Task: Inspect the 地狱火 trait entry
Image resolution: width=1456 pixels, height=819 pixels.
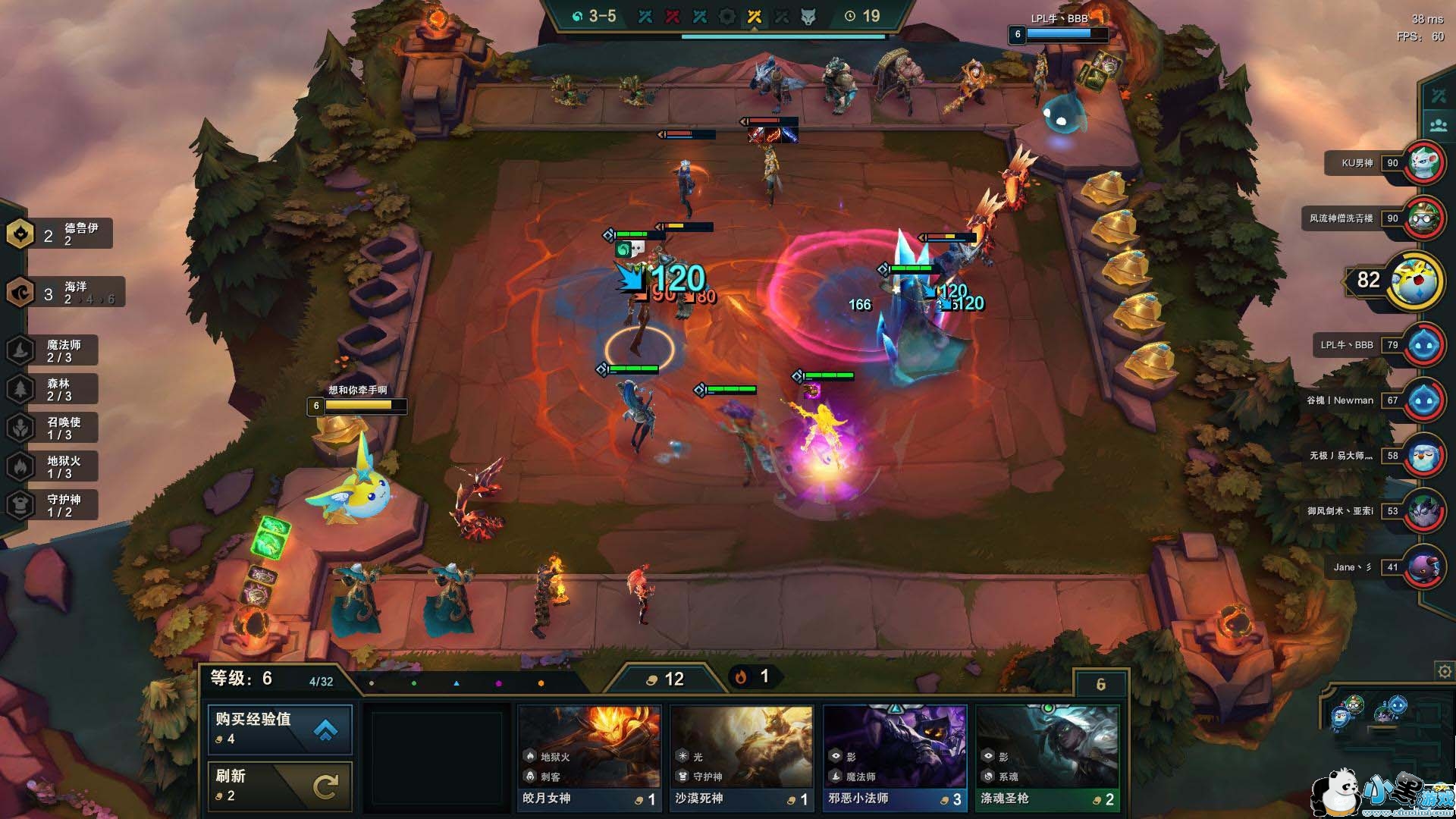Action: pos(53,466)
